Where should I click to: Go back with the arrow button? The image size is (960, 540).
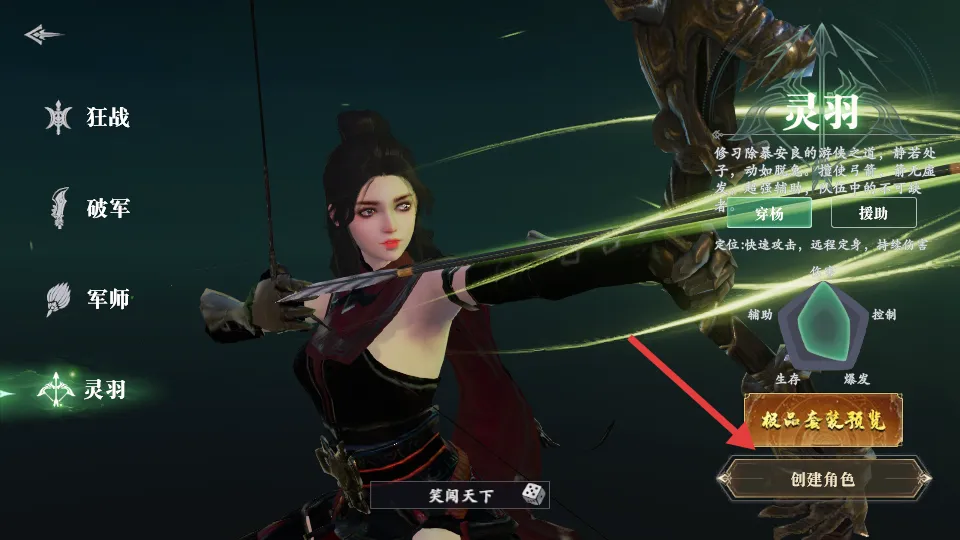[44, 35]
